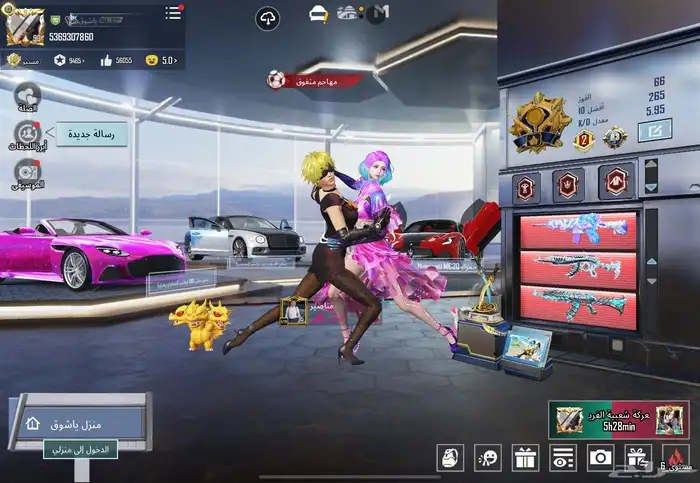Screen dimensions: 700x483
Task: Open the list menu with red notification dot
Action: click(x=173, y=12)
